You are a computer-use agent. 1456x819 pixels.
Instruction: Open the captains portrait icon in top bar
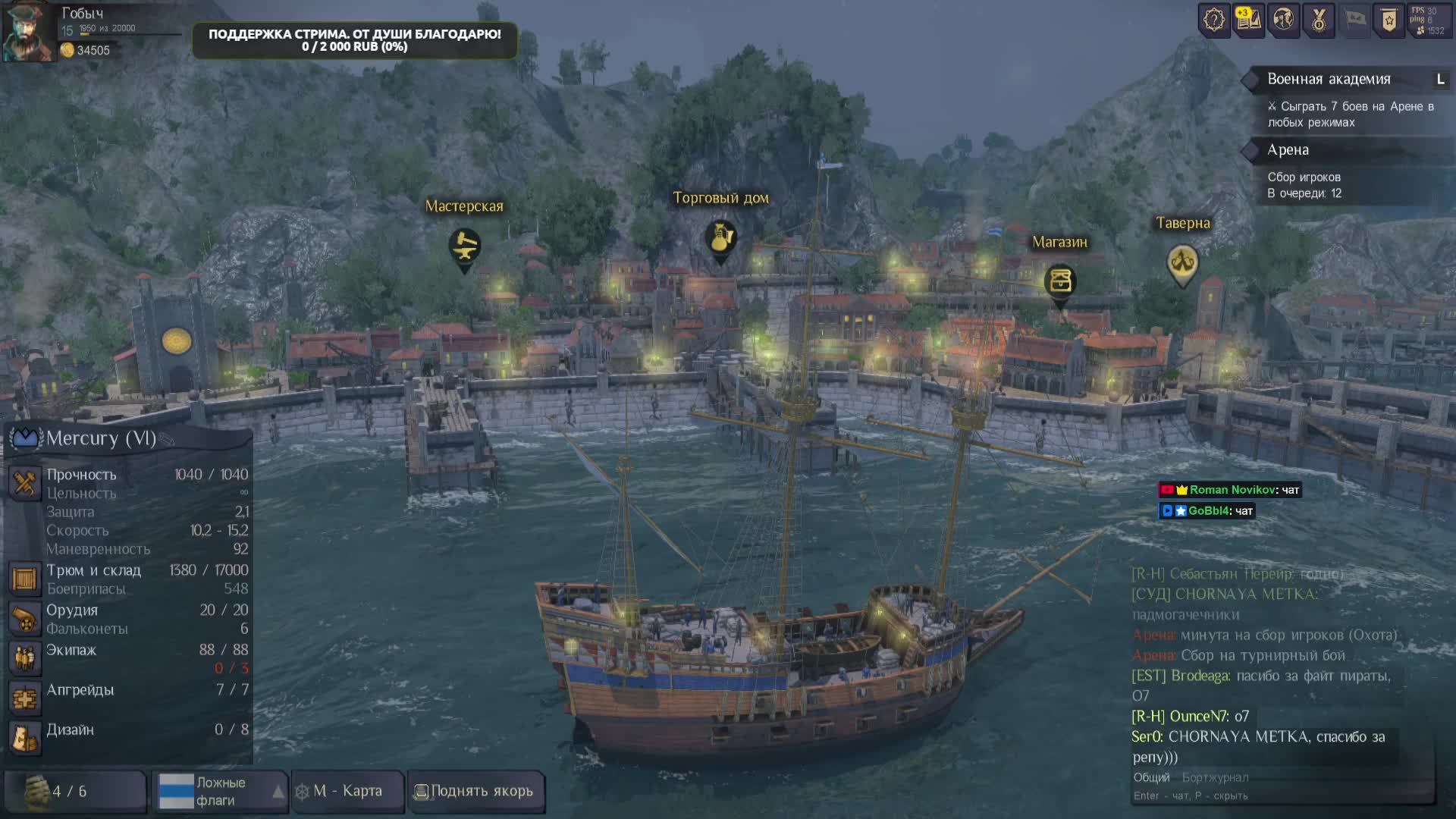coord(1283,20)
